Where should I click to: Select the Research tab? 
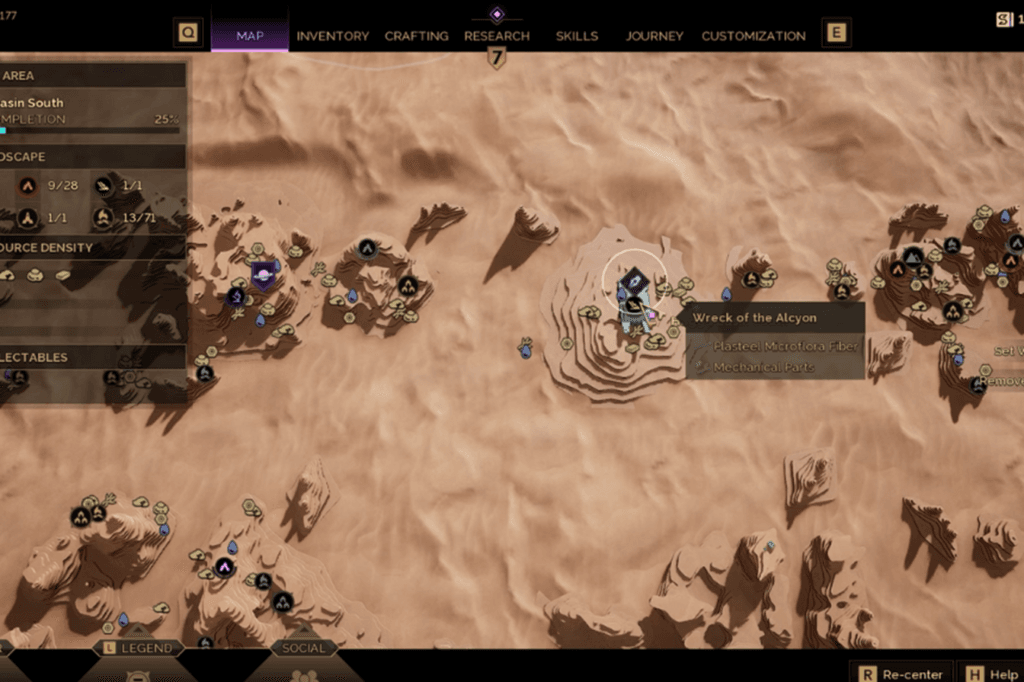496,36
